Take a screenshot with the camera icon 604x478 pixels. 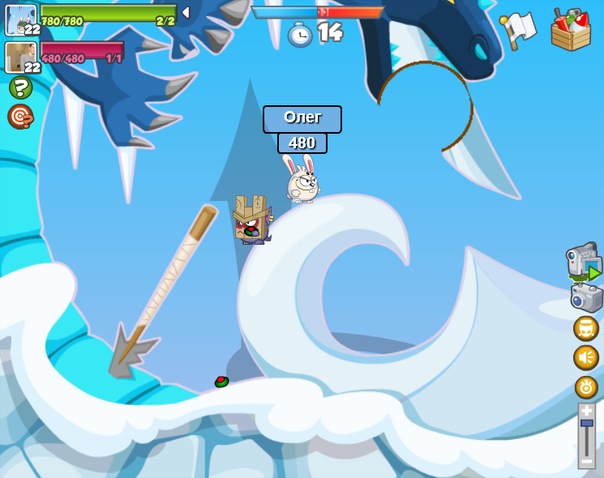pos(586,297)
